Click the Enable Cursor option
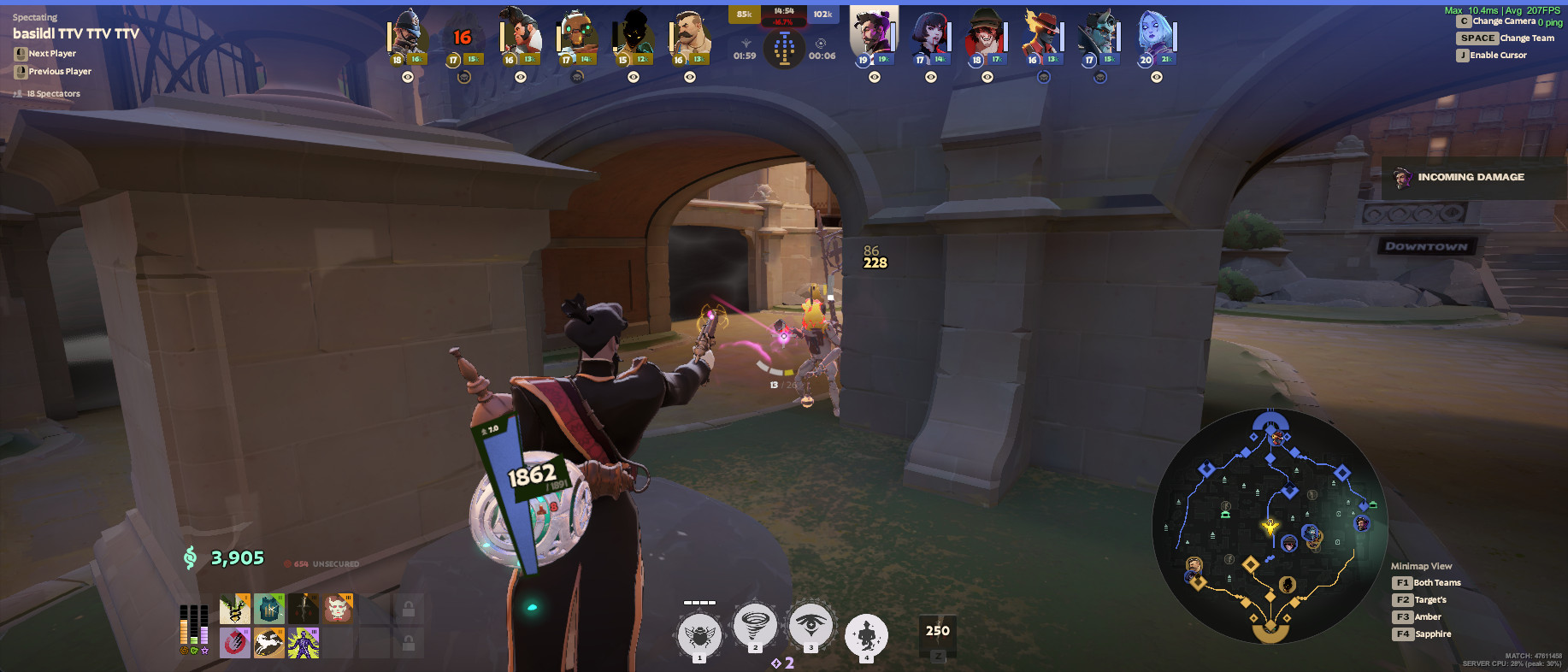 point(1493,55)
